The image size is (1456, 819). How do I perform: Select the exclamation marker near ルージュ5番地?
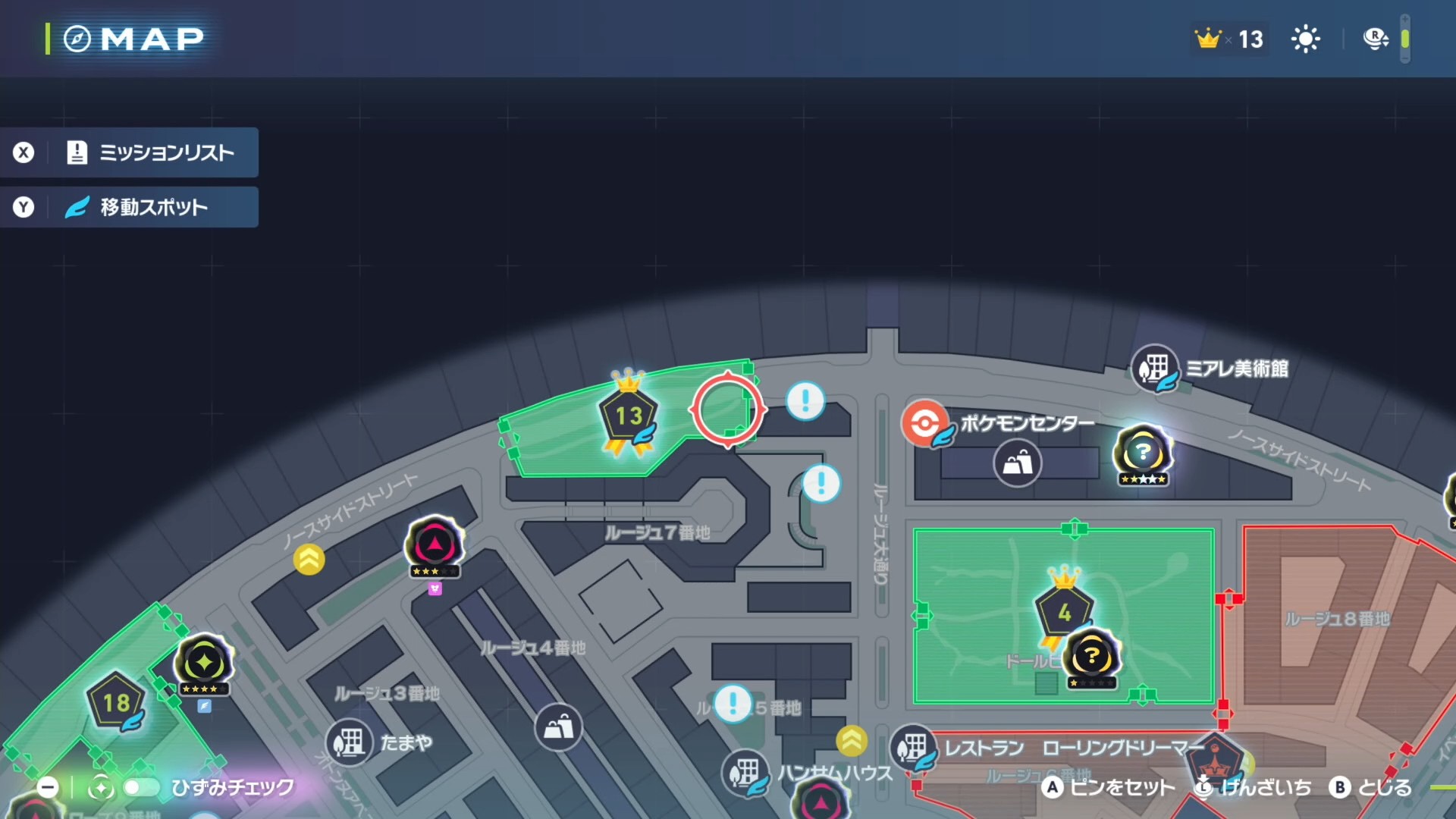733,703
